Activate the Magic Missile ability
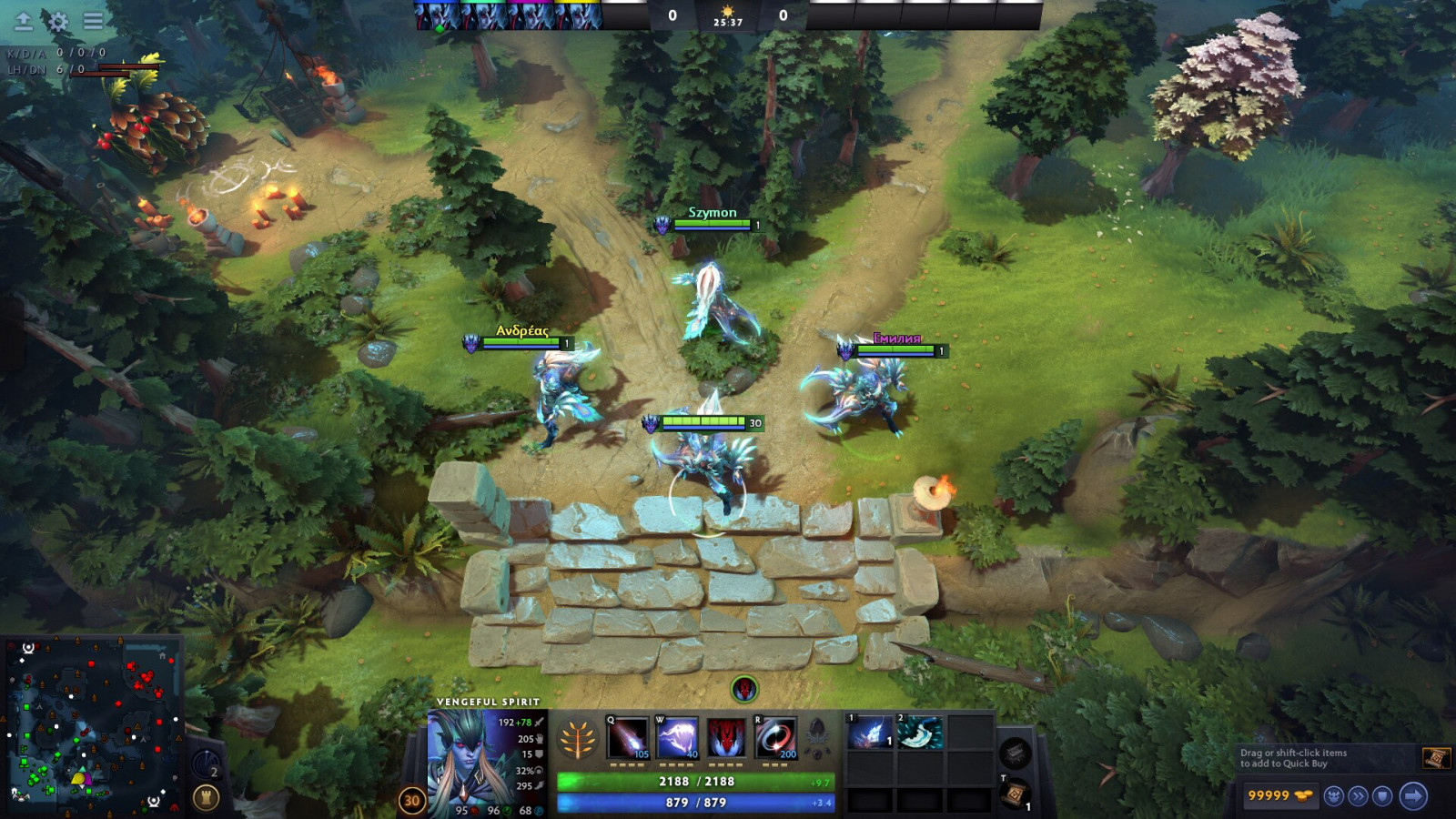 click(x=628, y=738)
